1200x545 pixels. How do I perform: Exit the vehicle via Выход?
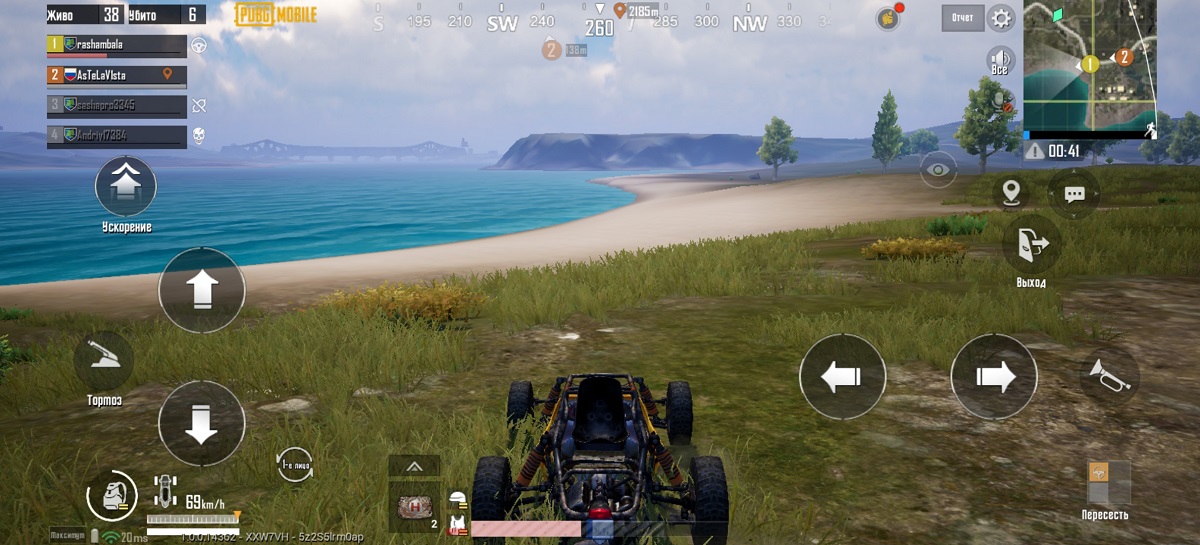click(x=1031, y=243)
